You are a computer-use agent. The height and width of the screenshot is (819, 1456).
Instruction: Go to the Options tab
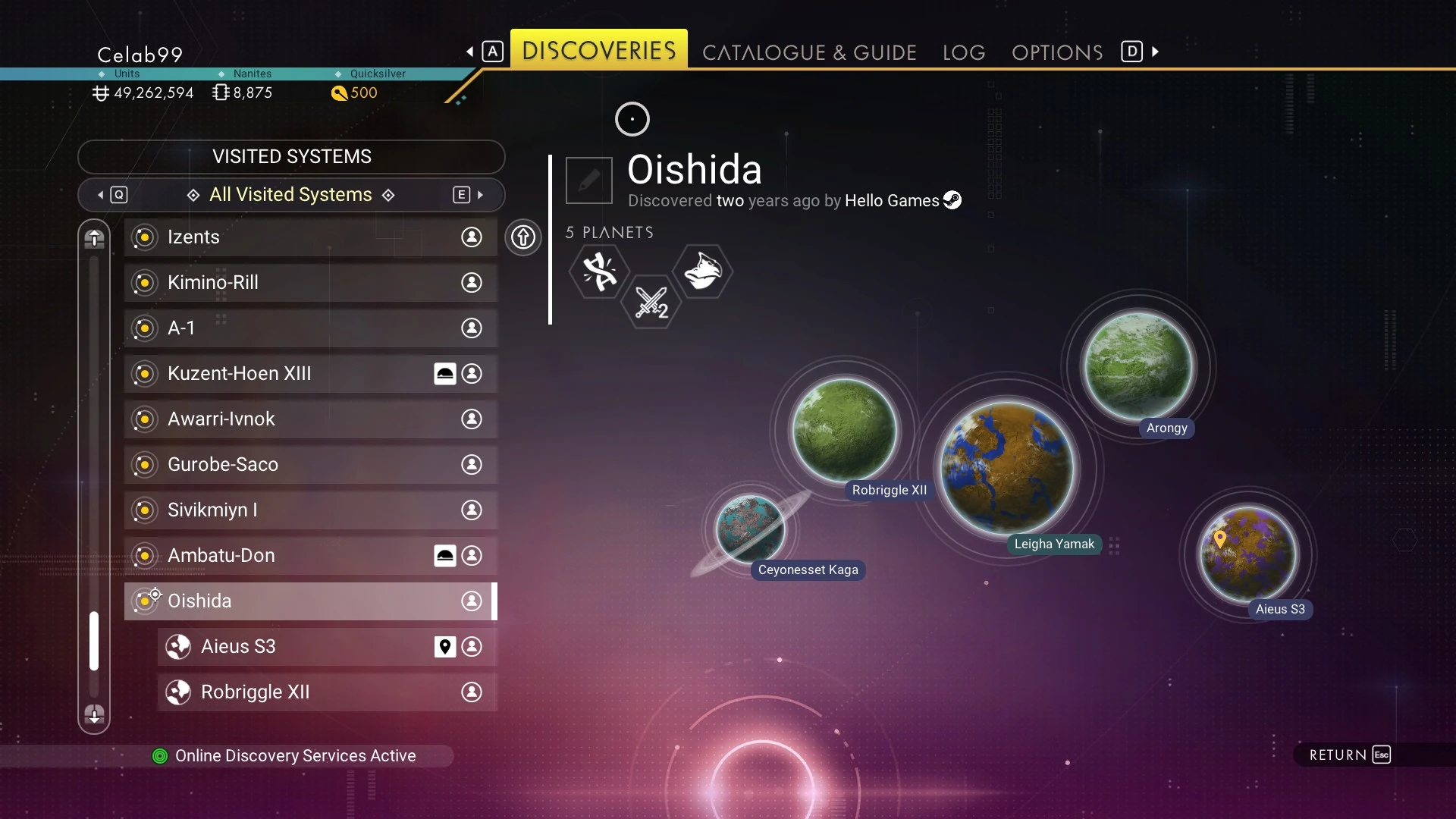pyautogui.click(x=1057, y=52)
